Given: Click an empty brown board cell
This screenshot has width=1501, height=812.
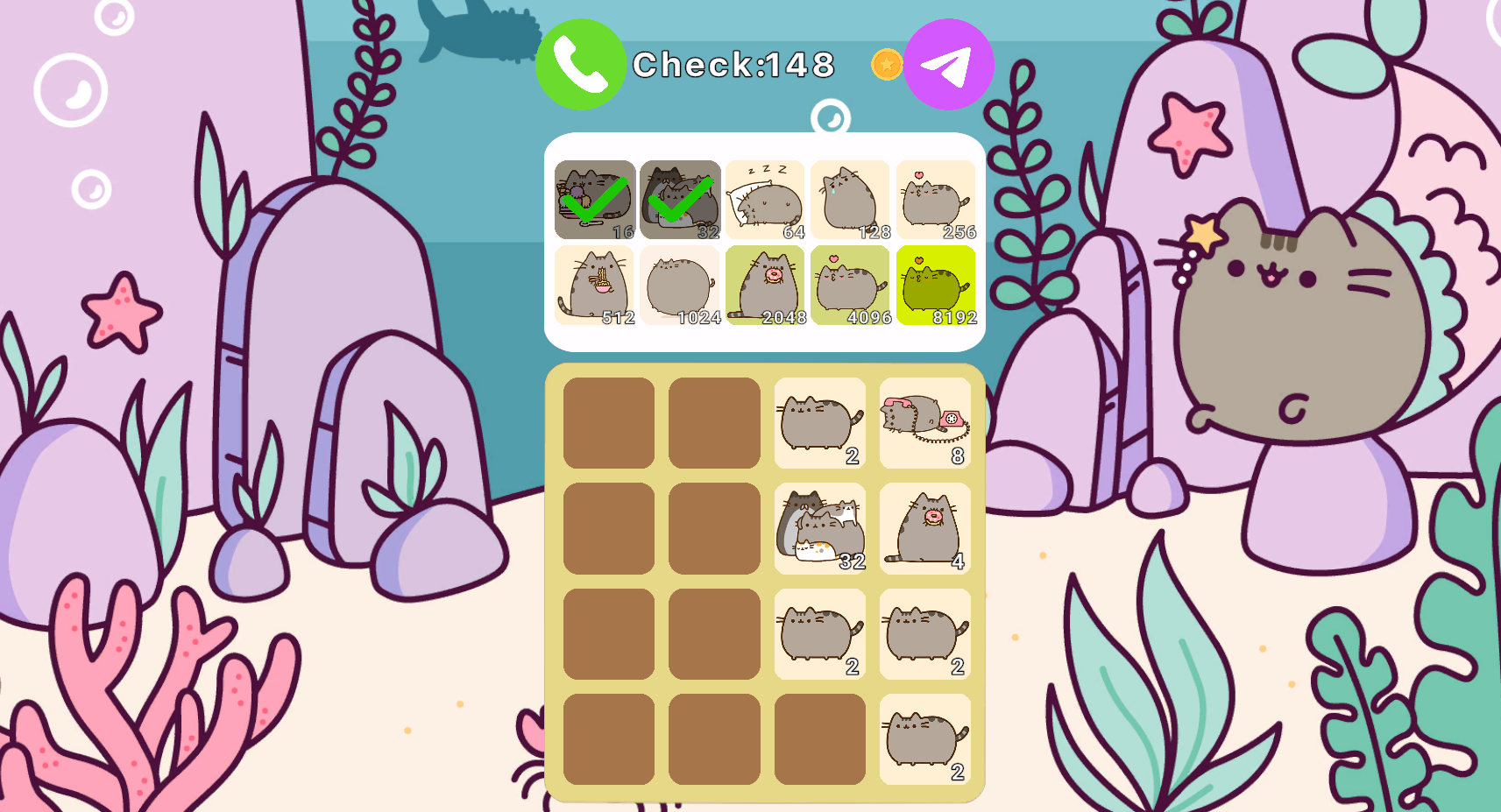Looking at the screenshot, I should [607, 422].
